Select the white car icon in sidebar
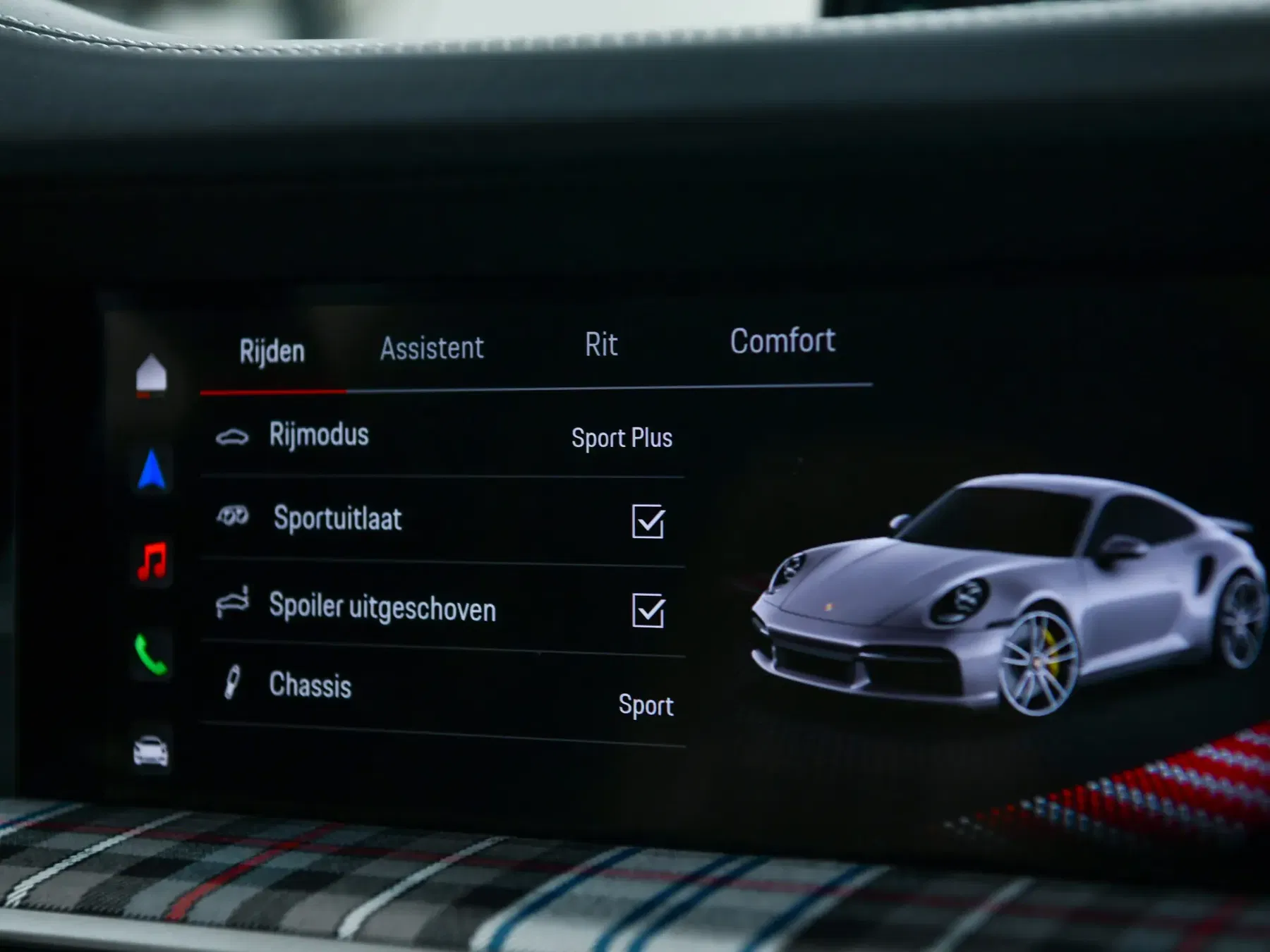 (151, 750)
